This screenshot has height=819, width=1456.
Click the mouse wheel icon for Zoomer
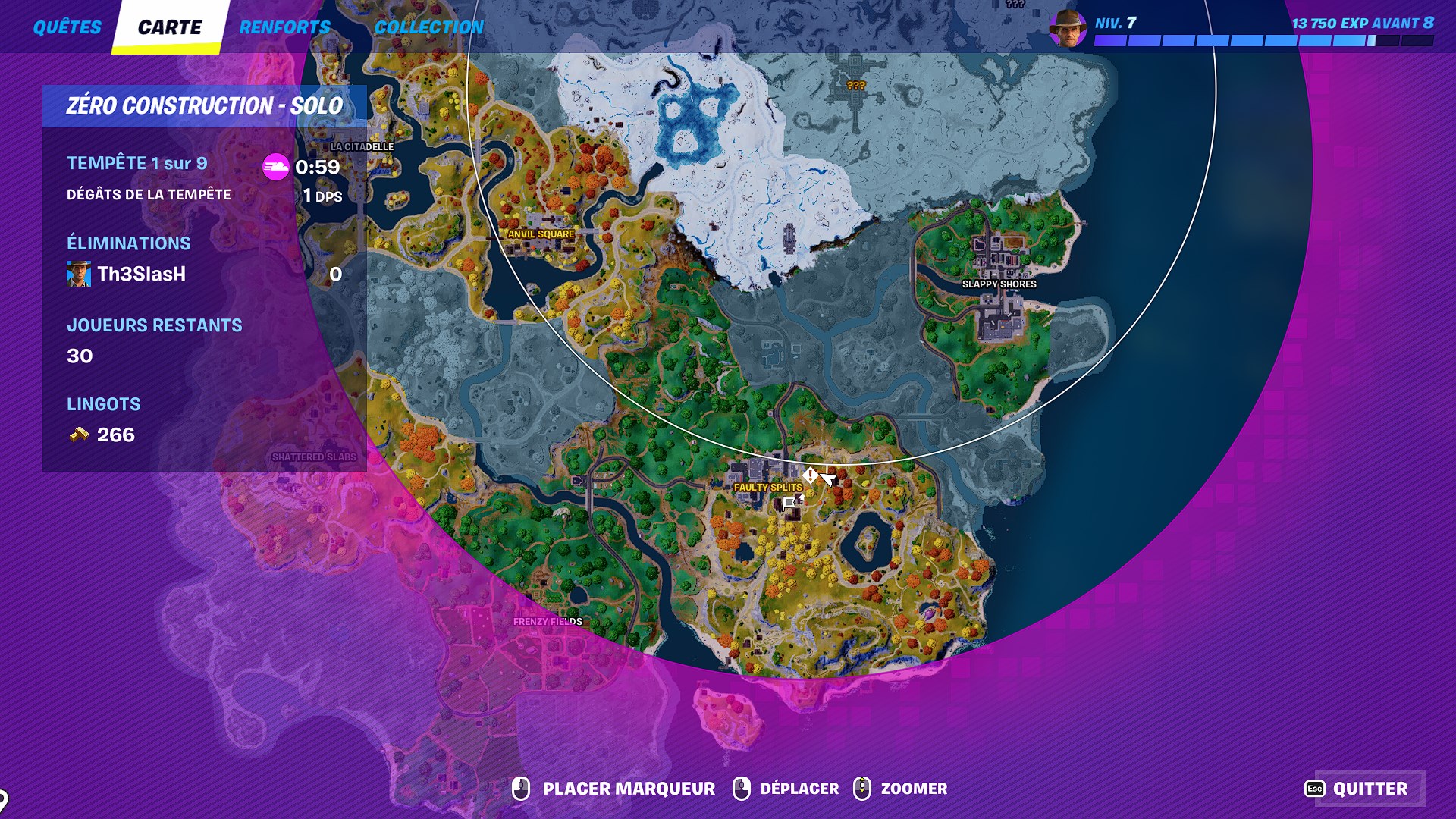pyautogui.click(x=861, y=789)
